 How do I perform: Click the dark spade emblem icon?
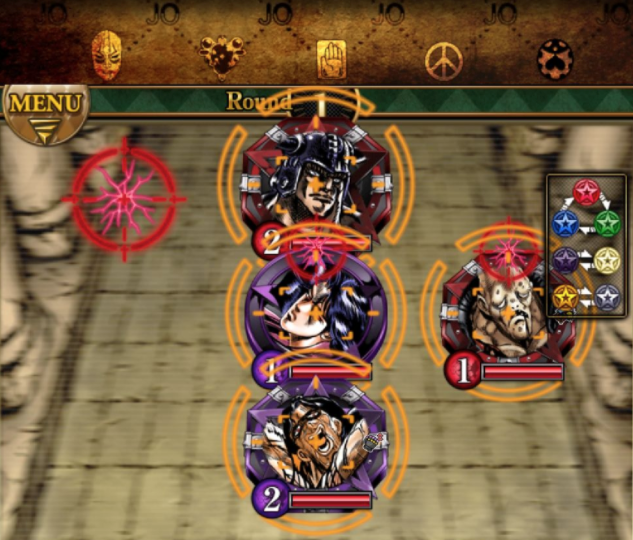point(553,58)
